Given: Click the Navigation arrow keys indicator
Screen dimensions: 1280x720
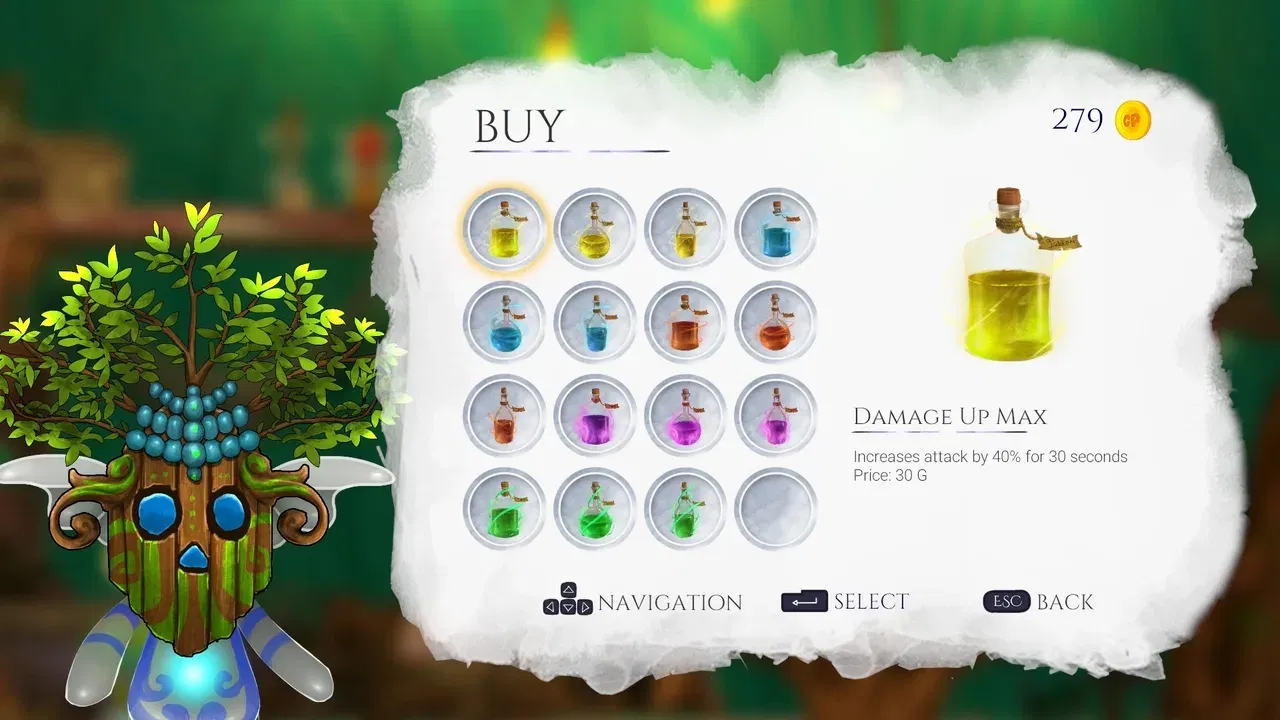Looking at the screenshot, I should tap(567, 600).
